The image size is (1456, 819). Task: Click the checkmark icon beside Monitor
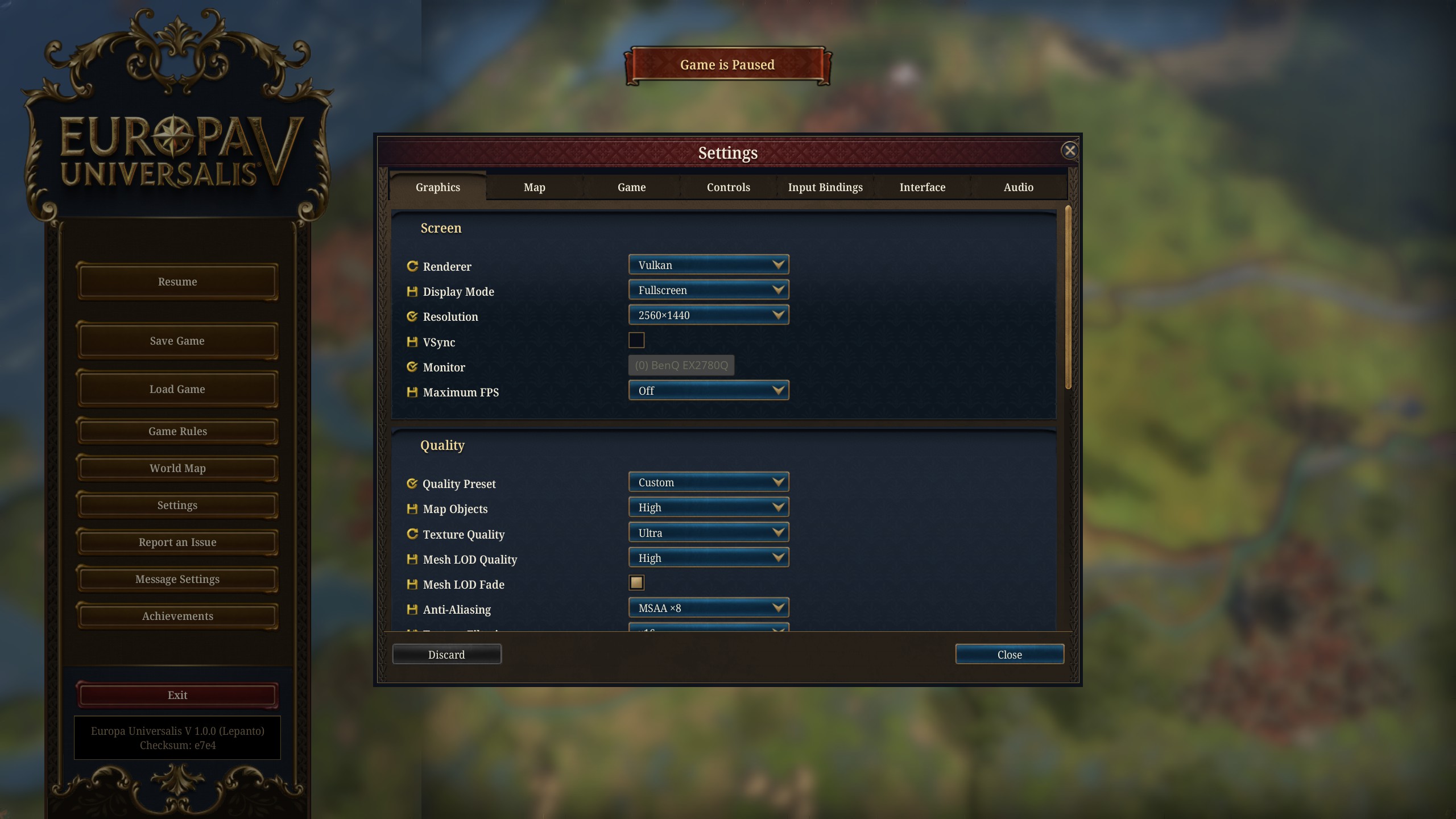pyautogui.click(x=412, y=365)
